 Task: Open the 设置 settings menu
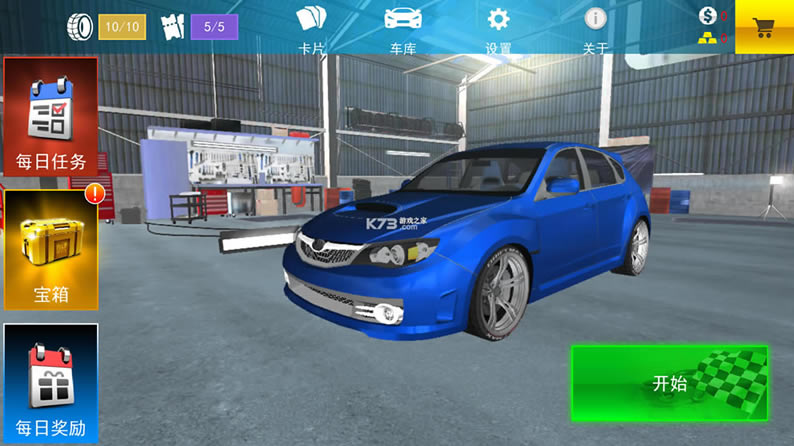point(498,28)
